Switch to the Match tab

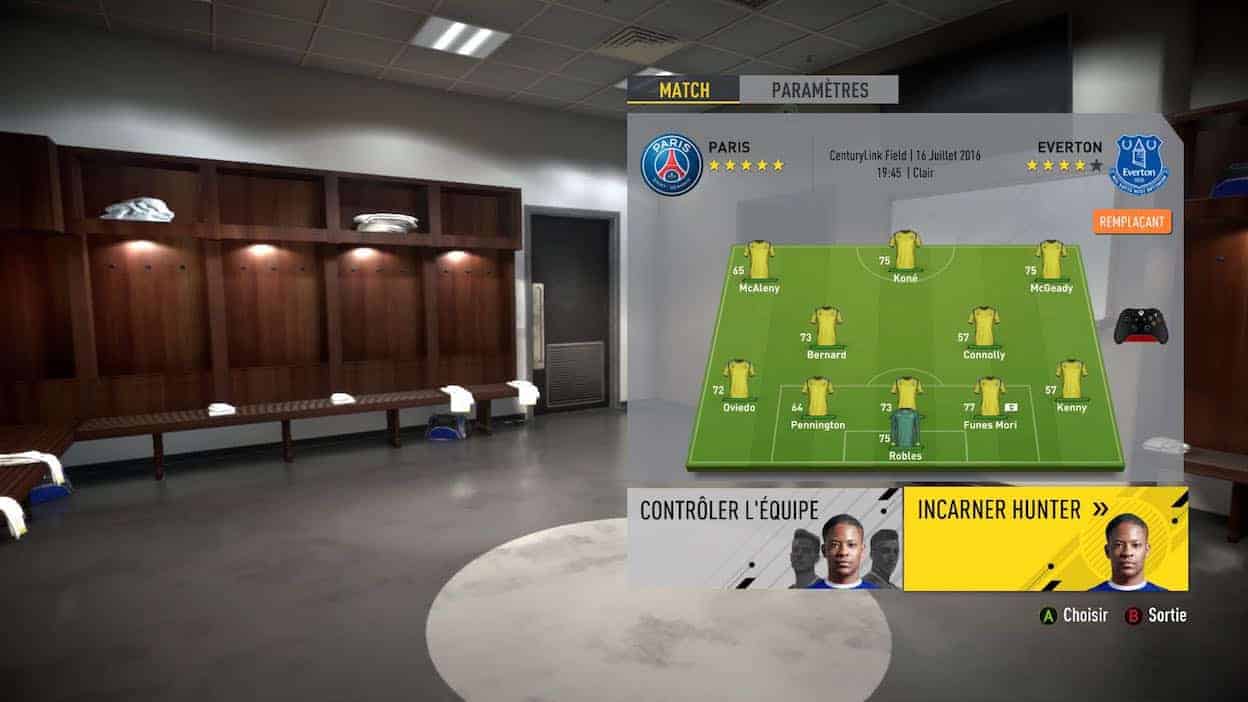pyautogui.click(x=684, y=90)
